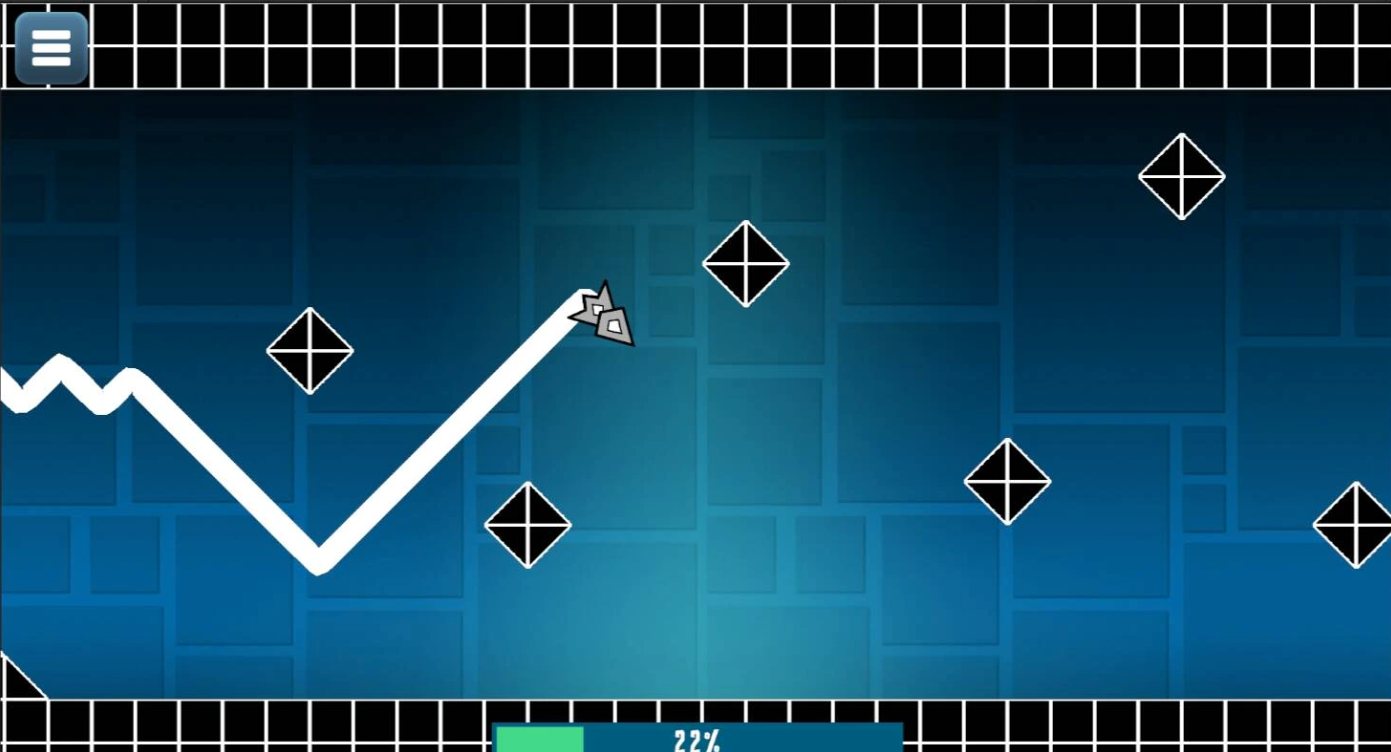
Task: Click the wave player icon
Action: coord(603,315)
